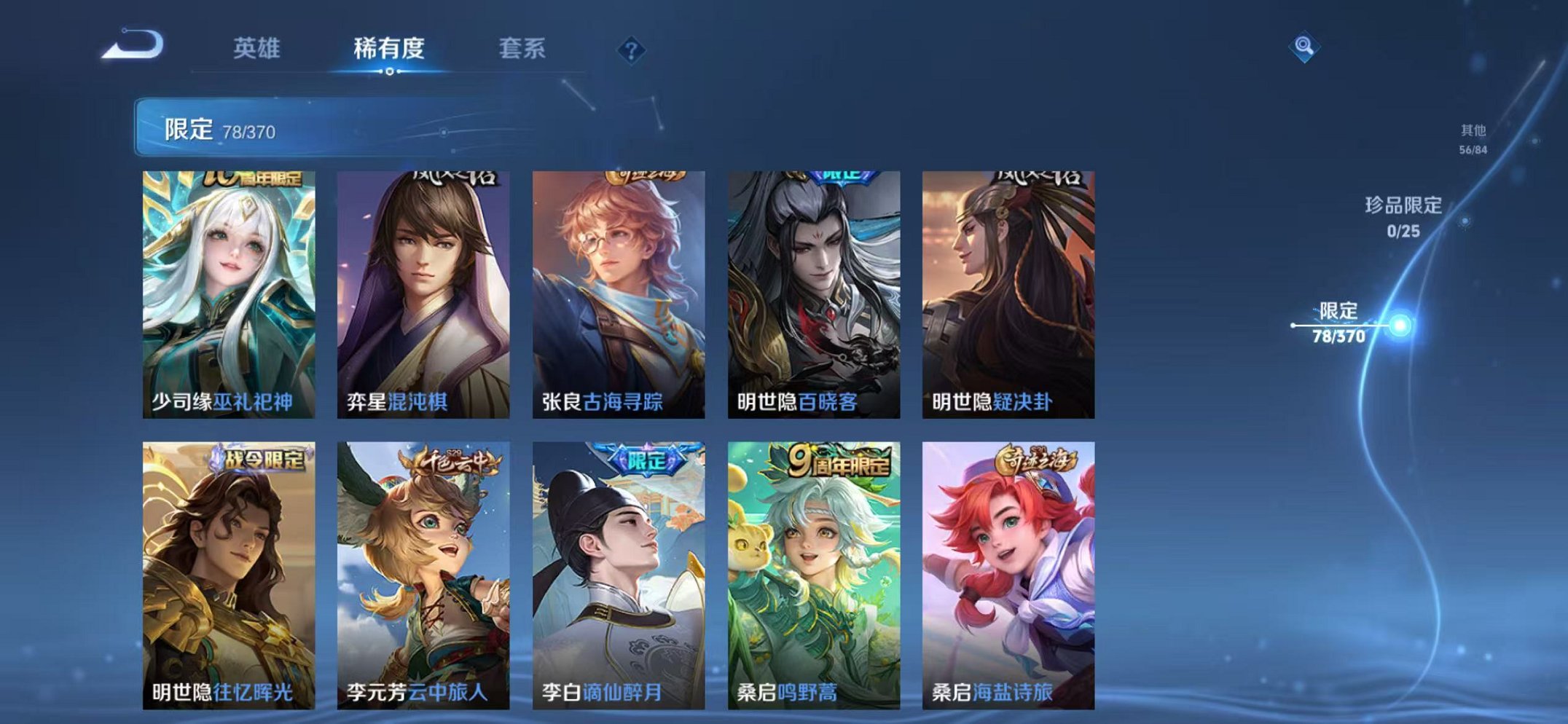Viewport: 1568px width, 724px height.
Task: Open the help question mark icon
Action: (632, 50)
